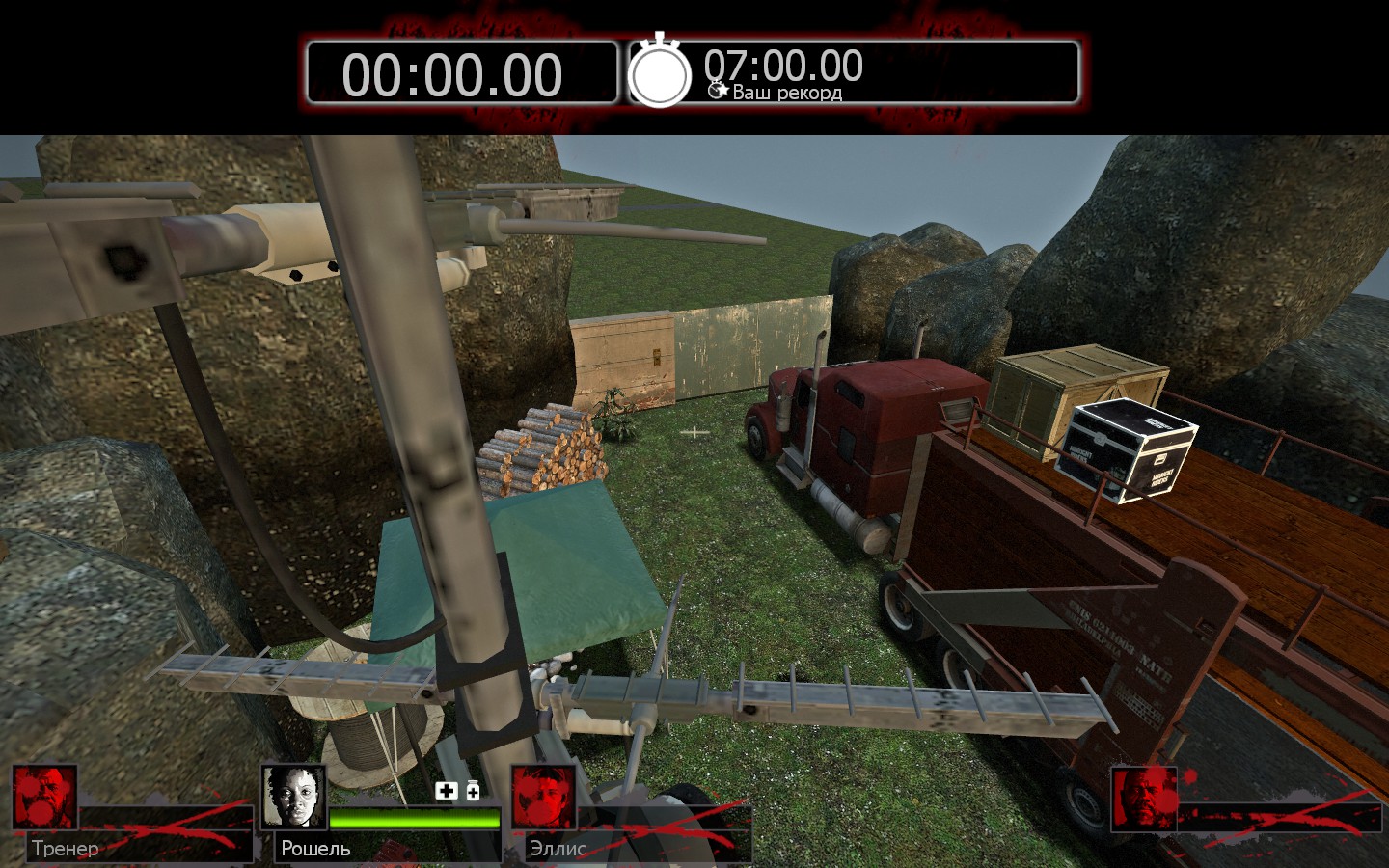Click the medal icon beside Ваш рекорд

(718, 90)
